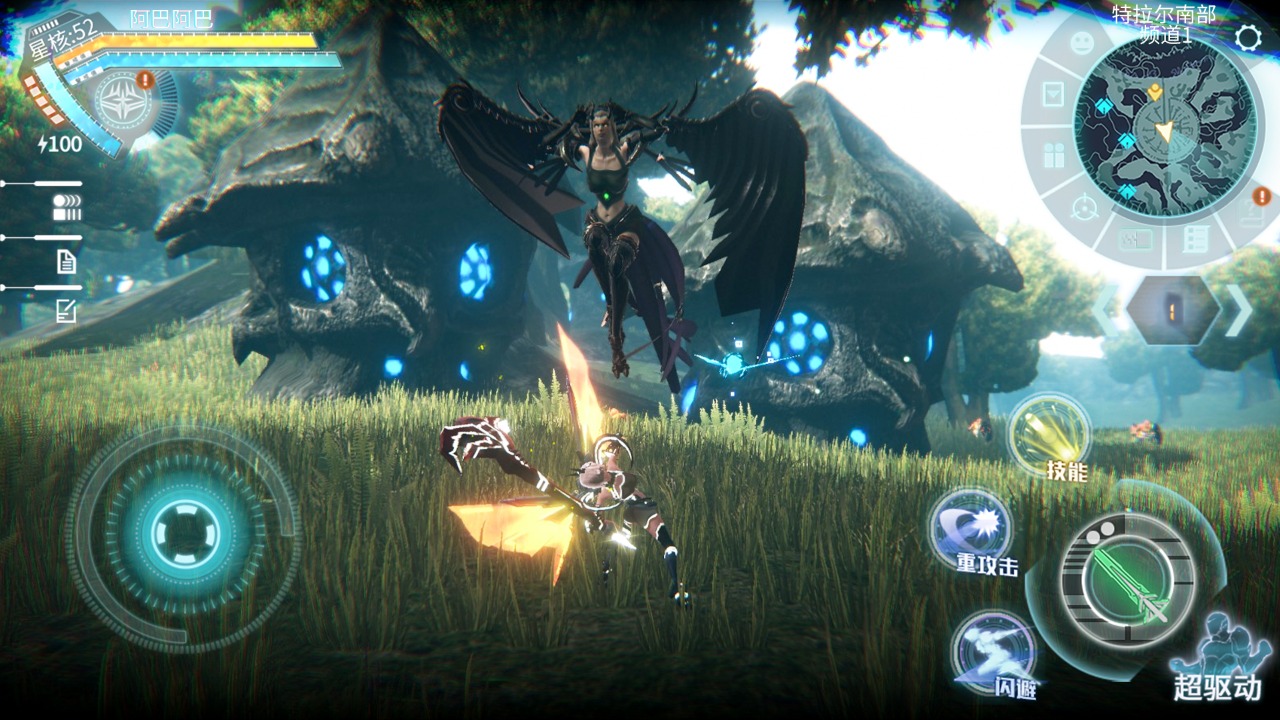Tap the smiley face emote icon
The width and height of the screenshot is (1280, 720).
coord(1082,44)
